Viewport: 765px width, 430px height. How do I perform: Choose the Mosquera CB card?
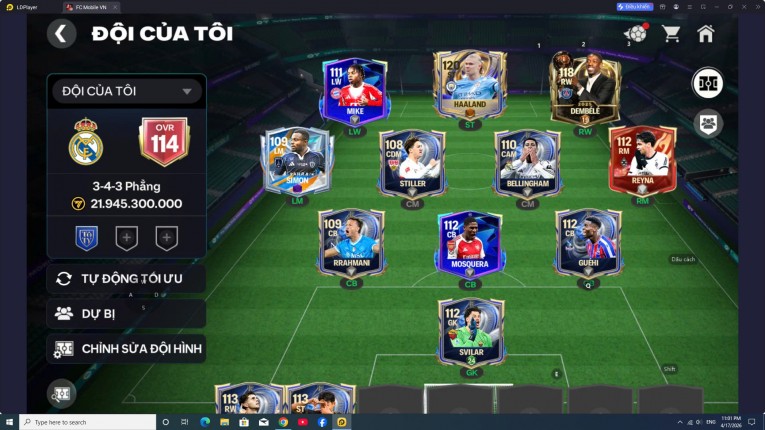pos(469,243)
